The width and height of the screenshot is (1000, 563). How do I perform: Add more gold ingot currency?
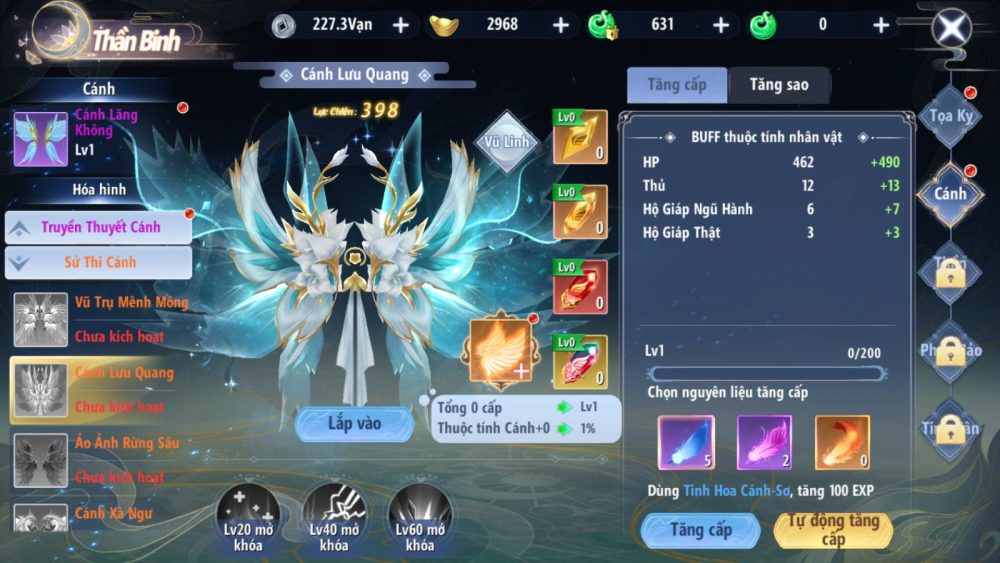(561, 25)
